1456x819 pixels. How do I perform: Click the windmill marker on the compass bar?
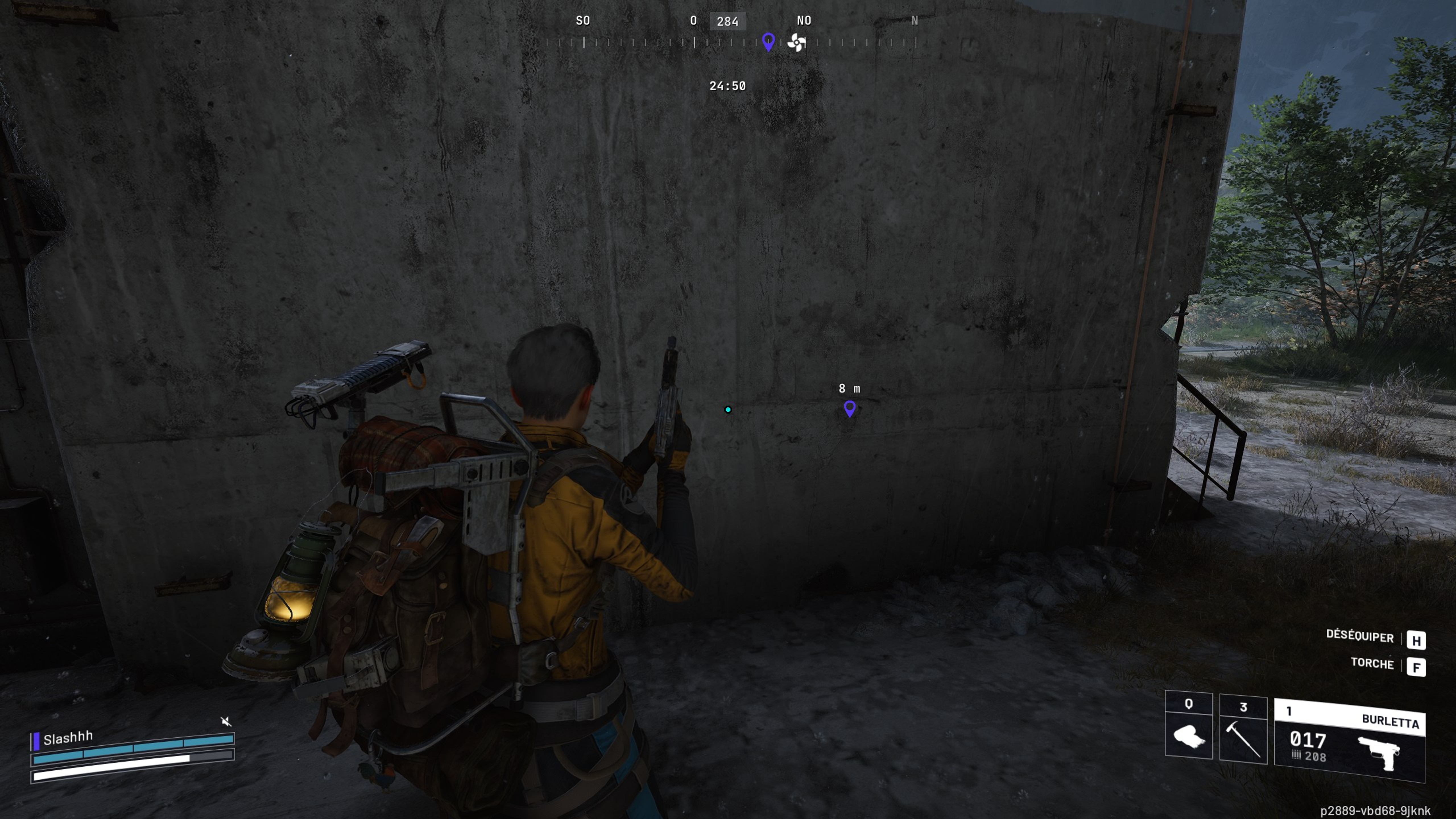(796, 42)
